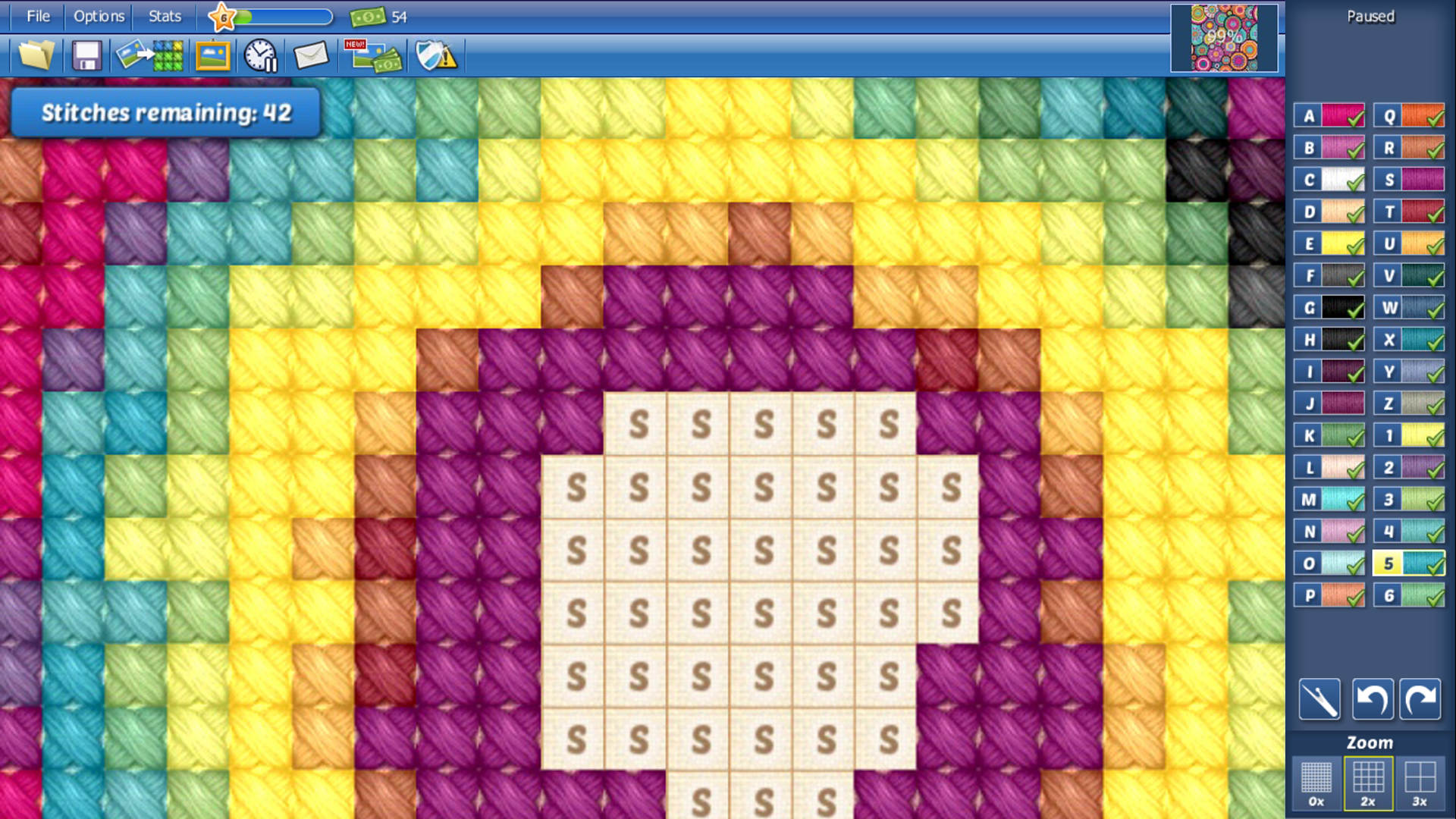Open the File menu

click(38, 16)
